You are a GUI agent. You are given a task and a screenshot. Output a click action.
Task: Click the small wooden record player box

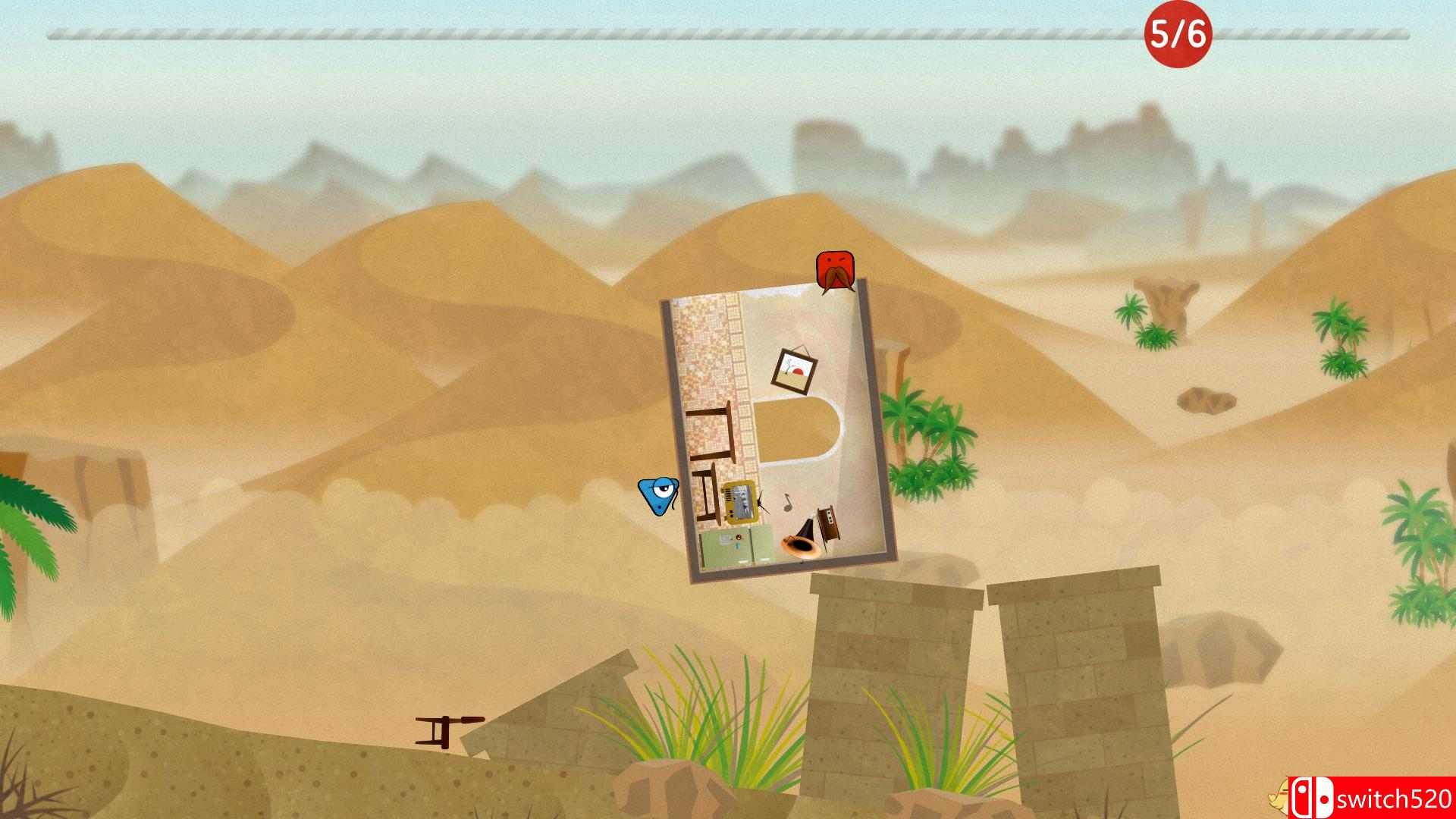[826, 521]
